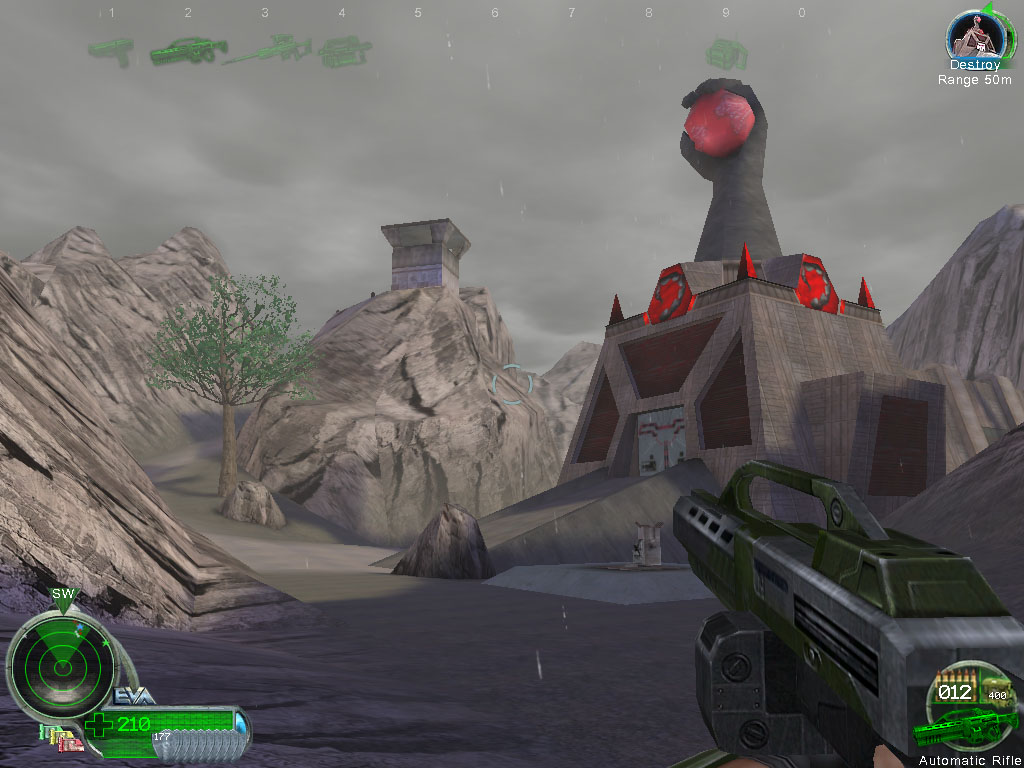
Task: Open the EVA data link logo
Action: [x=133, y=696]
